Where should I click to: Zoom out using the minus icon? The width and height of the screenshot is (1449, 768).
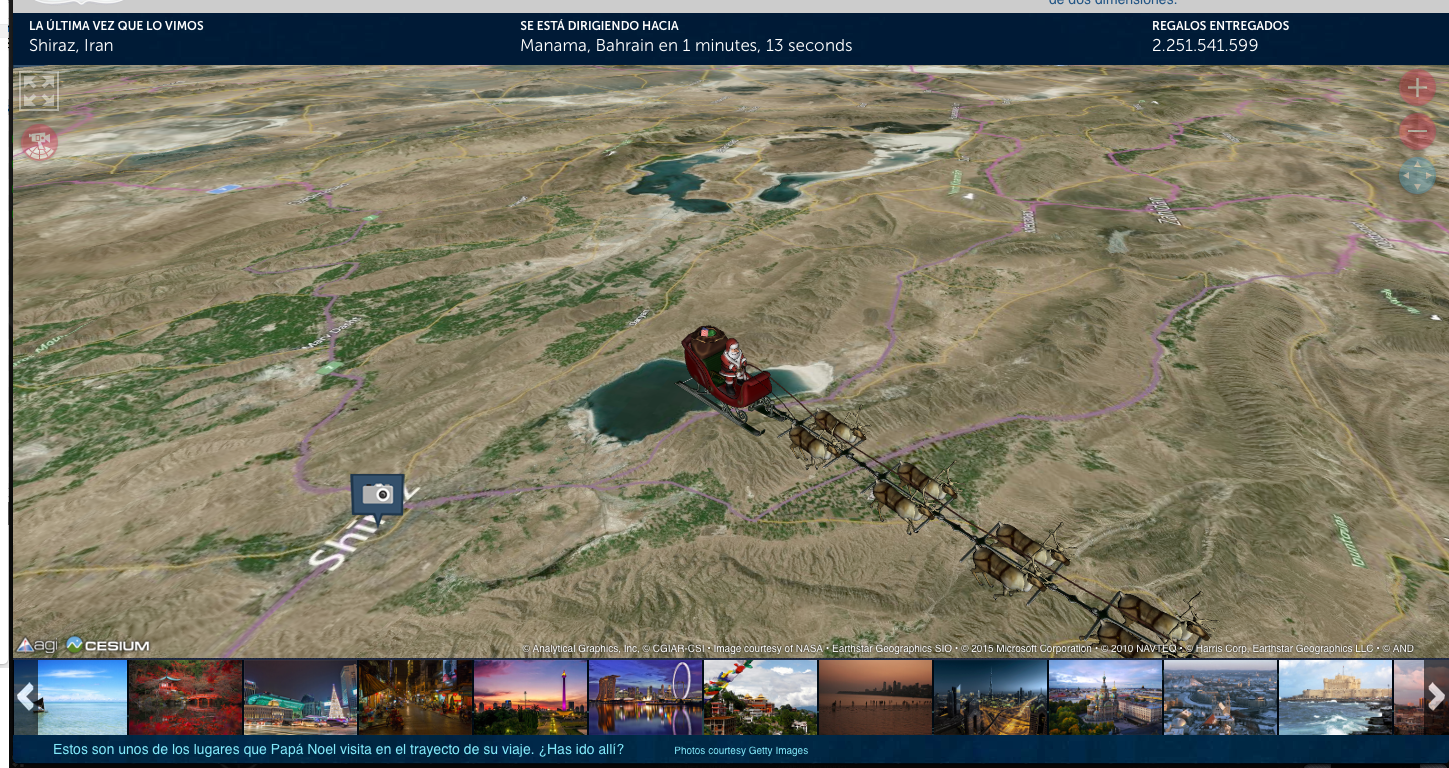tap(1417, 131)
